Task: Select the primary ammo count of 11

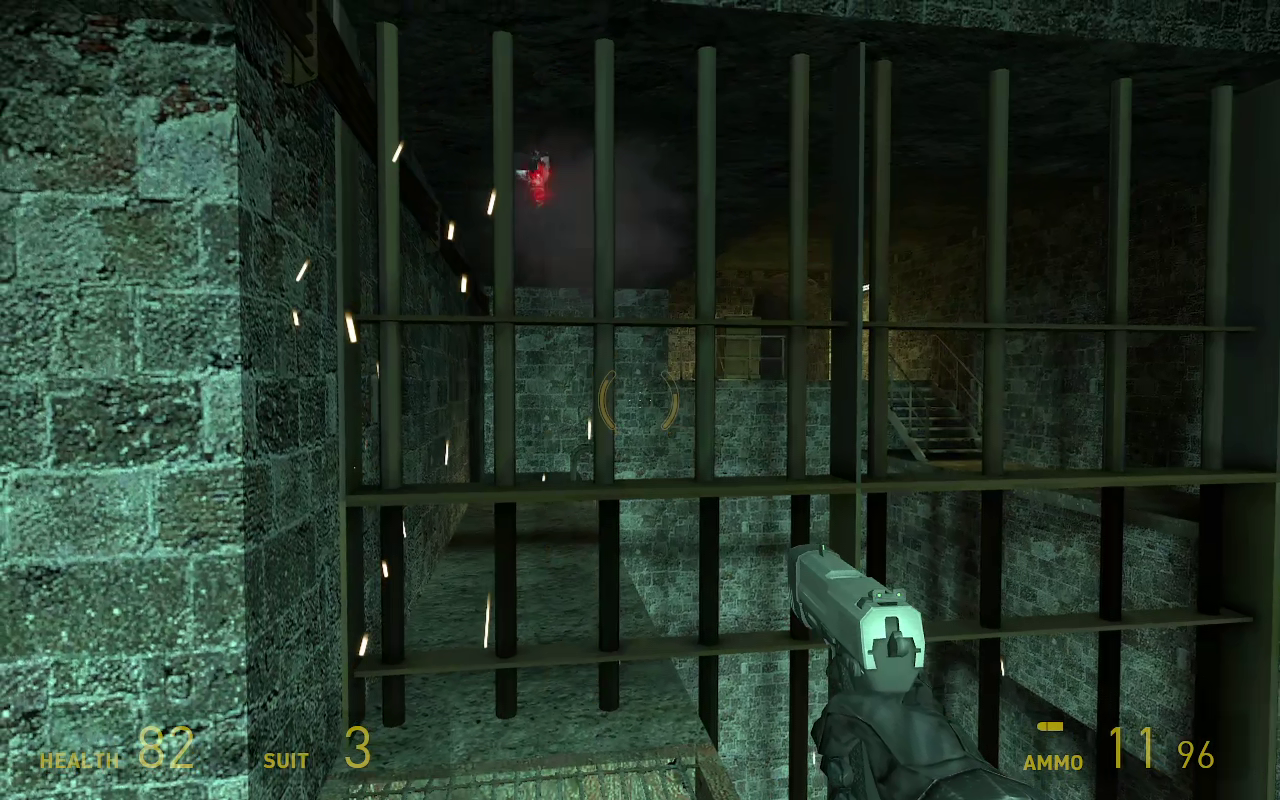Action: tap(1130, 748)
